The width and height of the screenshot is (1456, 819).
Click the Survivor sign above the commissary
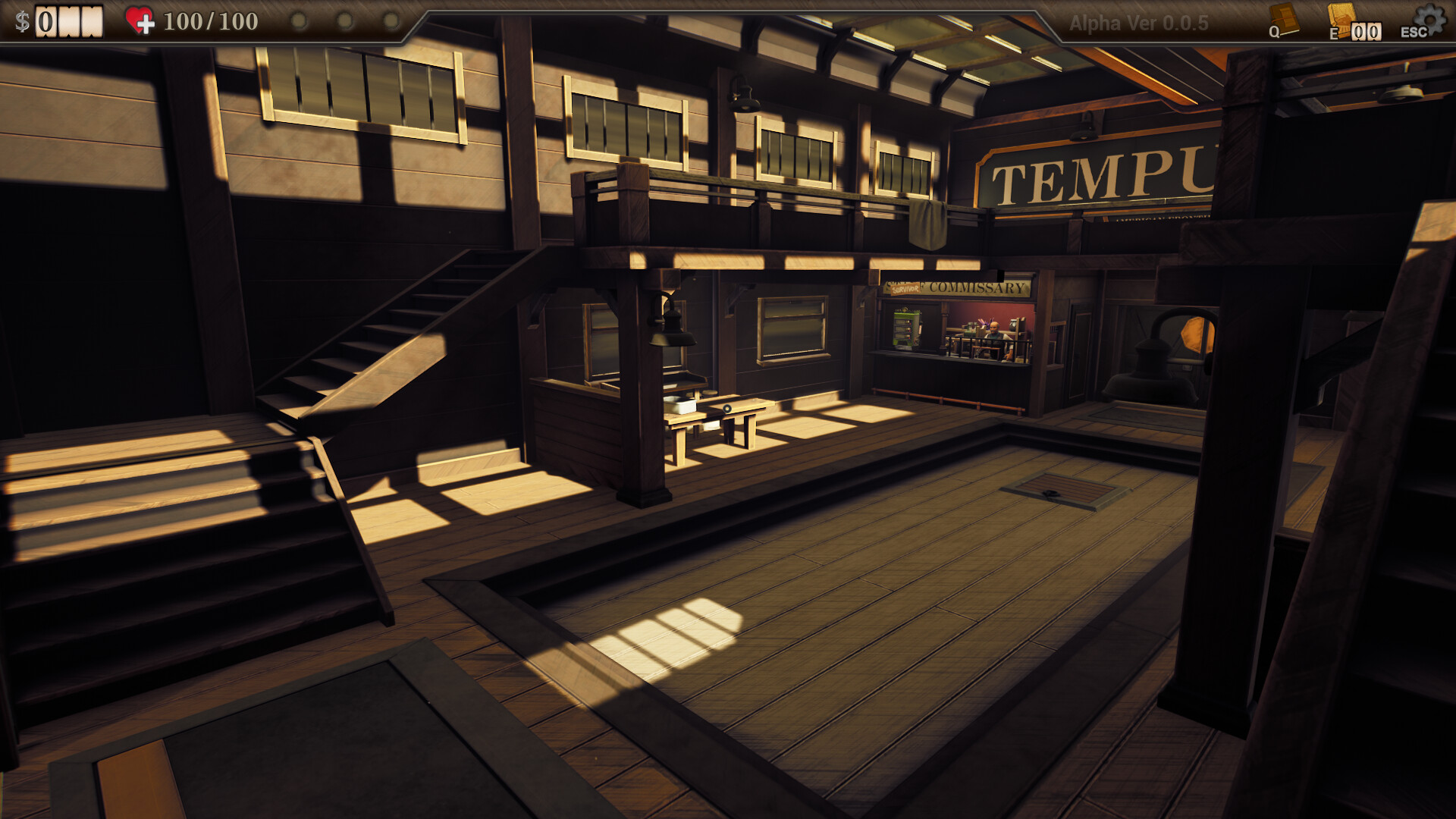[x=905, y=288]
